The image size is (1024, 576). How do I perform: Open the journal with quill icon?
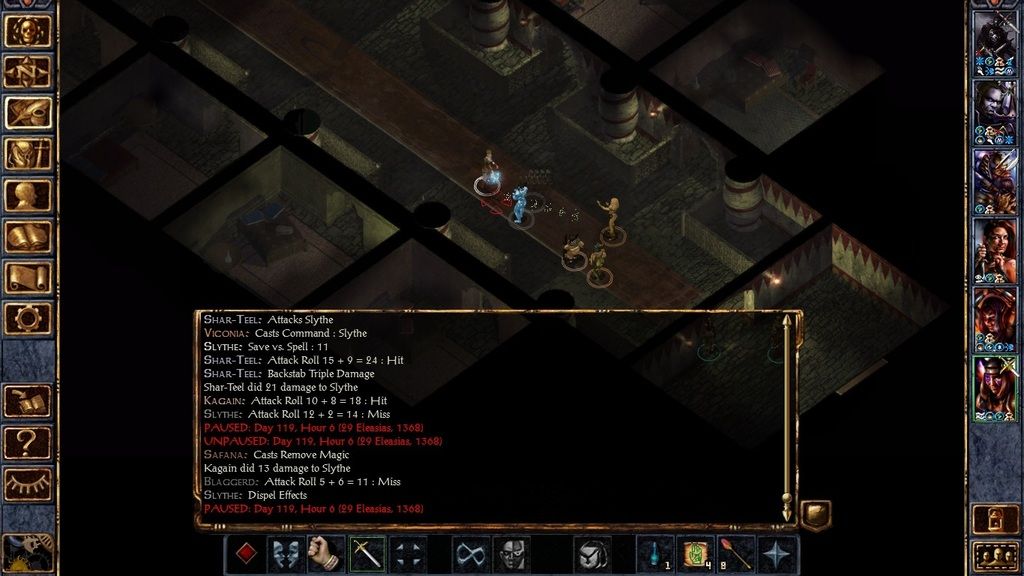click(x=27, y=113)
